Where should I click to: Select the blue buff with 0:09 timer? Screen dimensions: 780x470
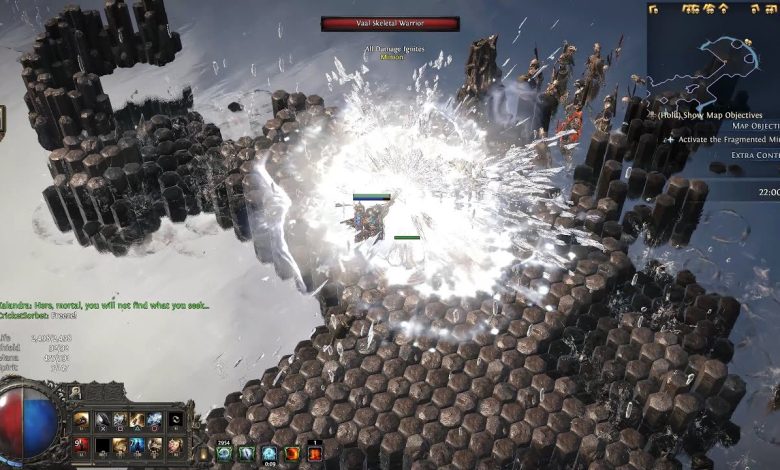click(x=269, y=453)
